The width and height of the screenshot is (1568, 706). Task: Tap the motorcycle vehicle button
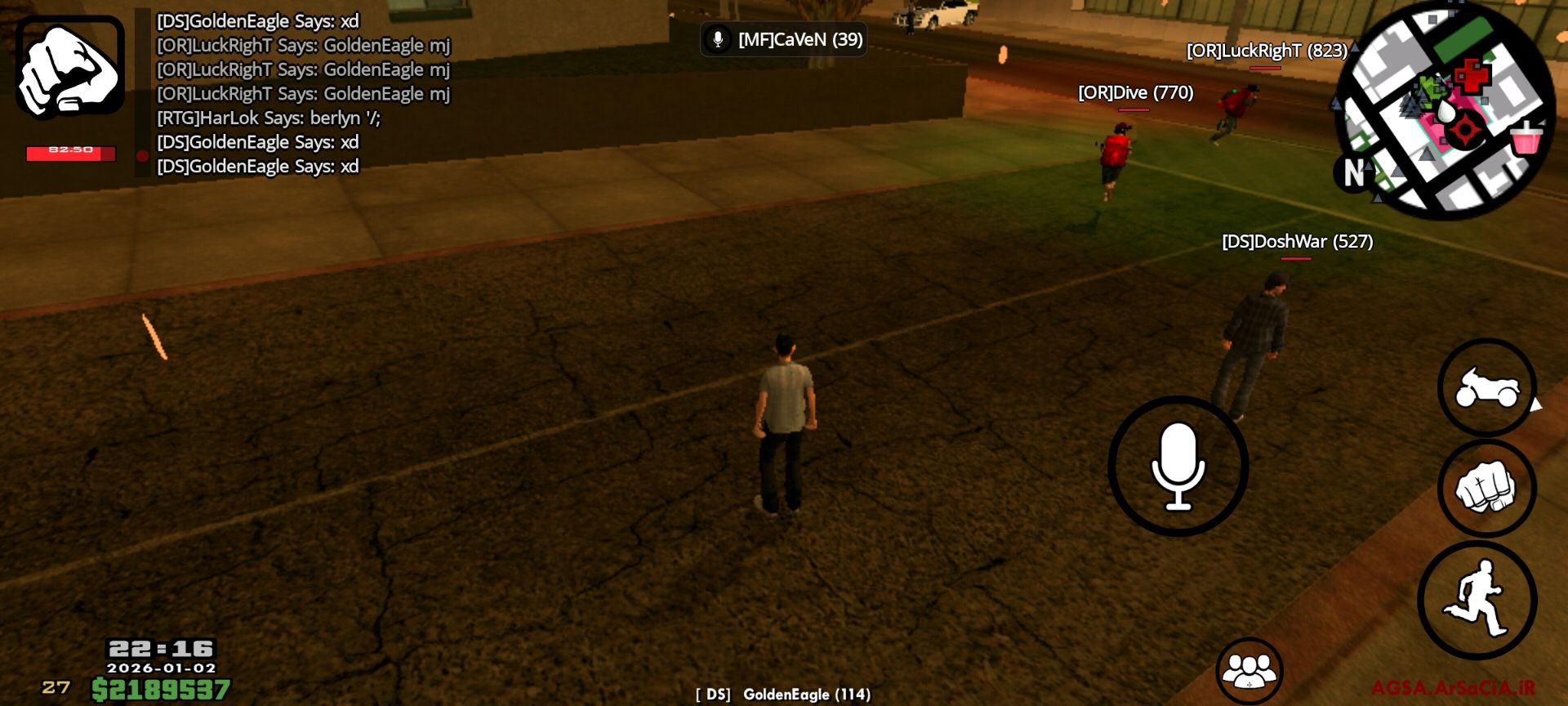(1486, 387)
